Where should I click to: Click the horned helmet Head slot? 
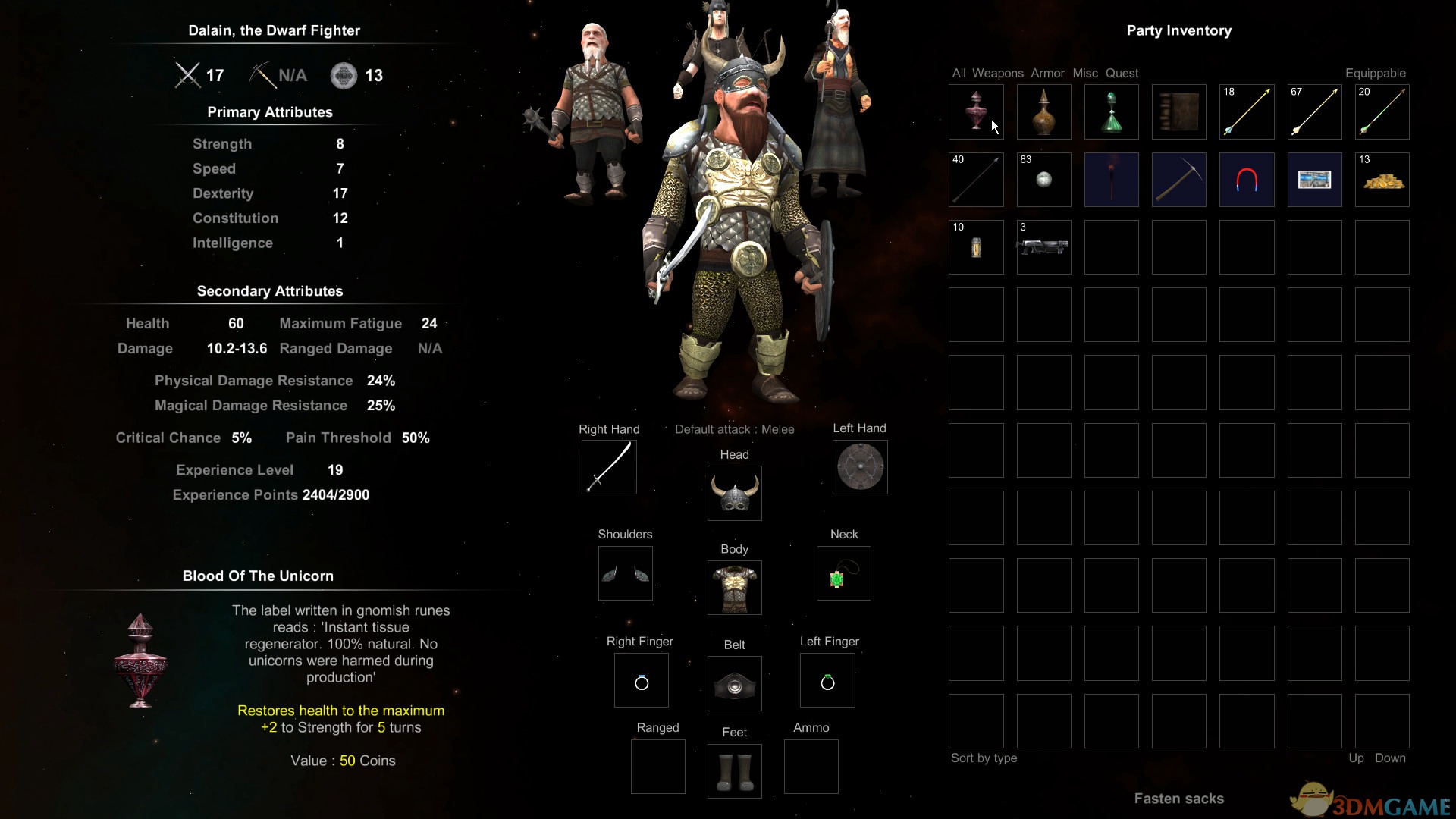pyautogui.click(x=734, y=494)
